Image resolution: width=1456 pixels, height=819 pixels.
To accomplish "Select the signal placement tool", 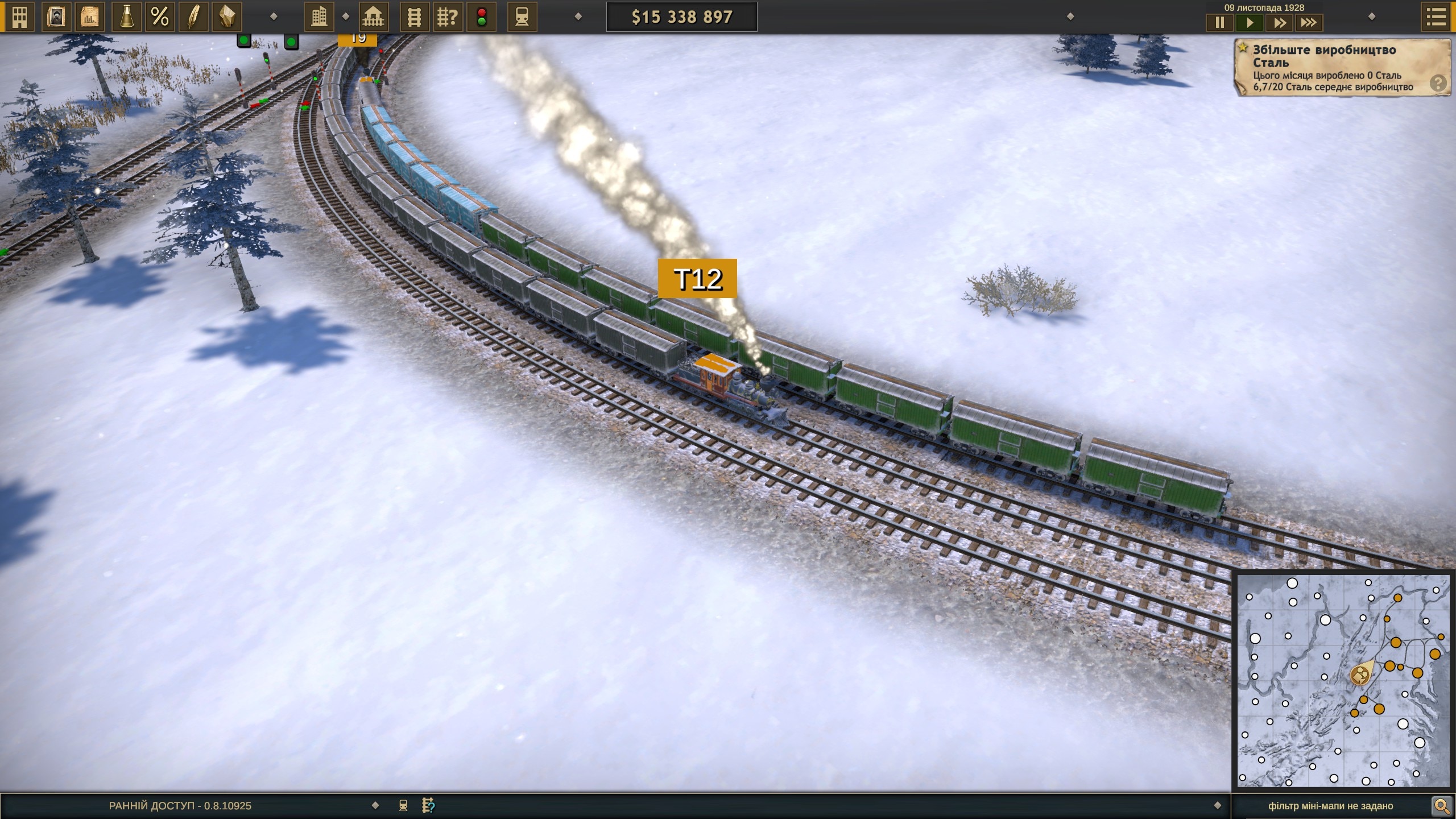I will tap(482, 16).
